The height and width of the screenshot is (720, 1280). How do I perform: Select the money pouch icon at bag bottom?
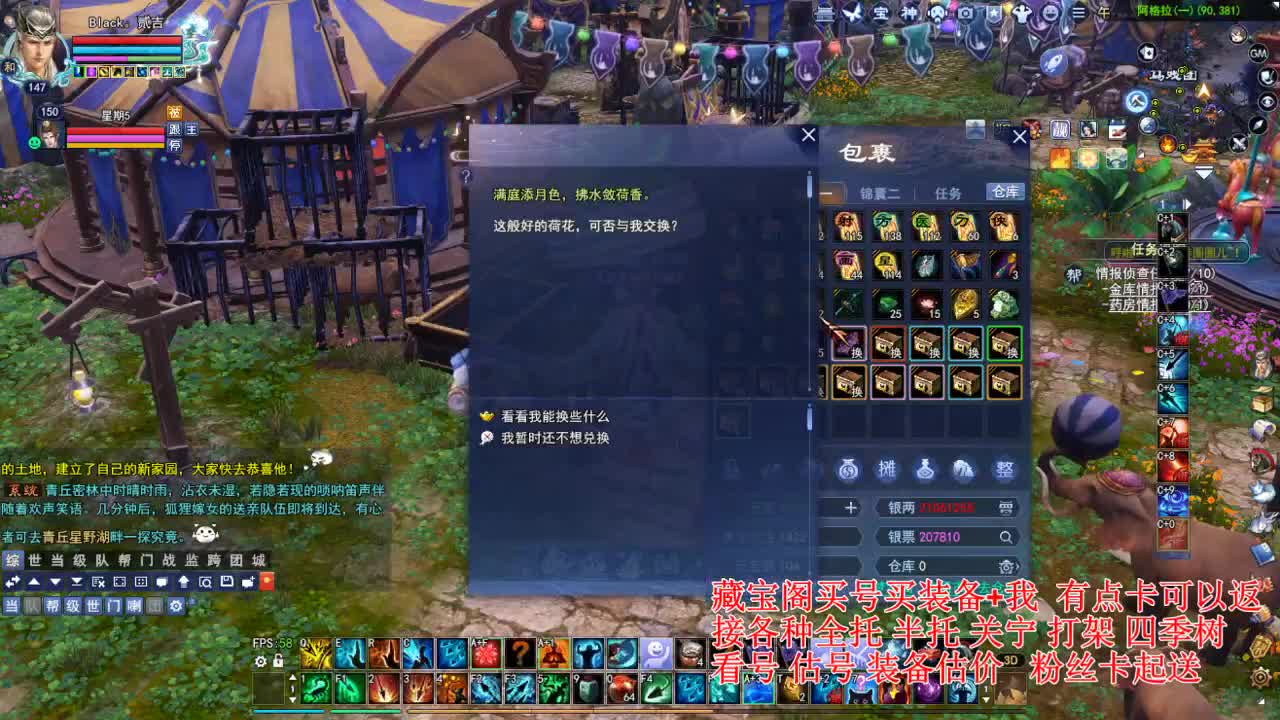point(848,467)
